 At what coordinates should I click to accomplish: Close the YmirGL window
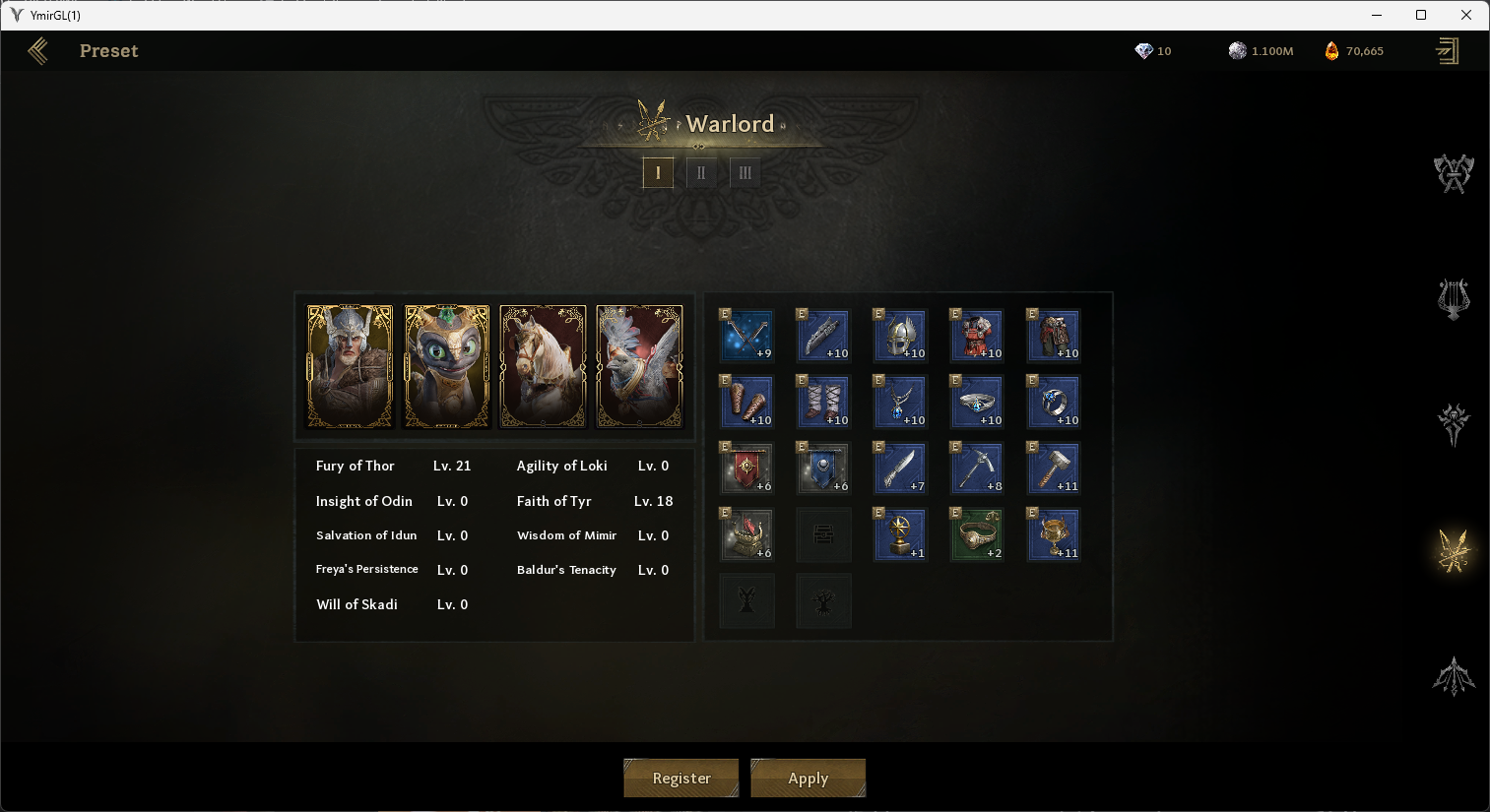1465,15
